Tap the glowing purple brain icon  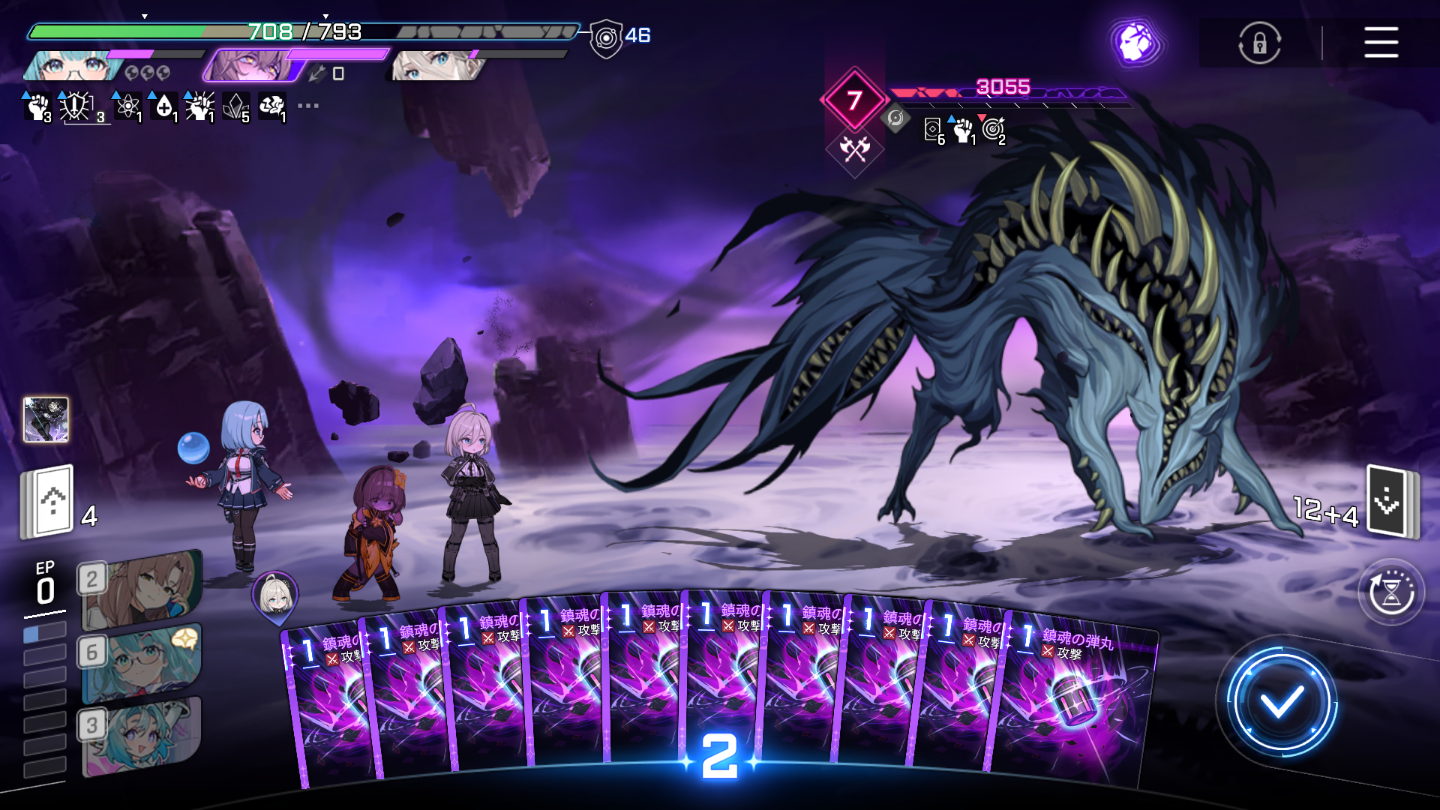[x=1135, y=44]
